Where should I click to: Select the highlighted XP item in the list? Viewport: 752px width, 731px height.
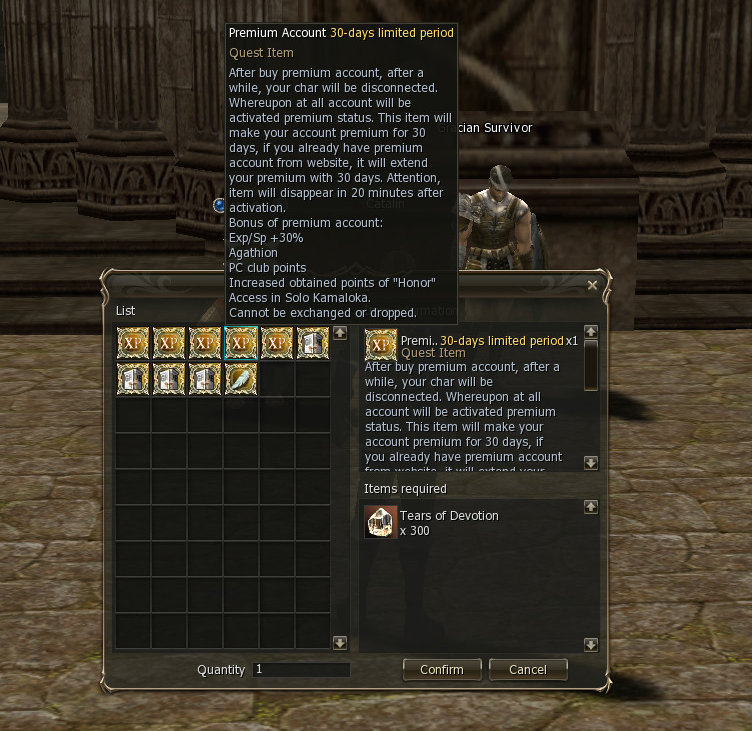point(241,343)
